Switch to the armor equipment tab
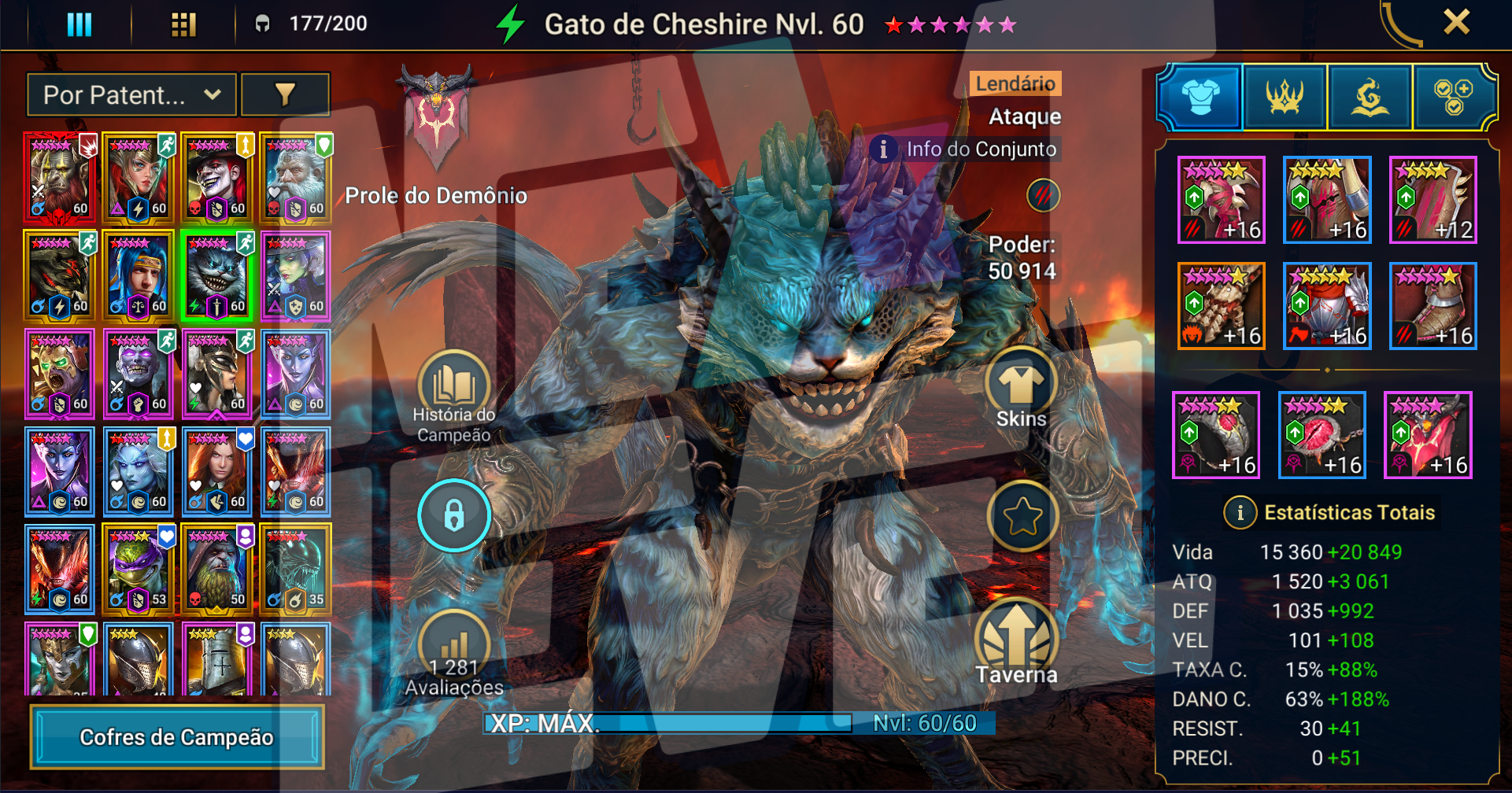 click(x=1200, y=98)
